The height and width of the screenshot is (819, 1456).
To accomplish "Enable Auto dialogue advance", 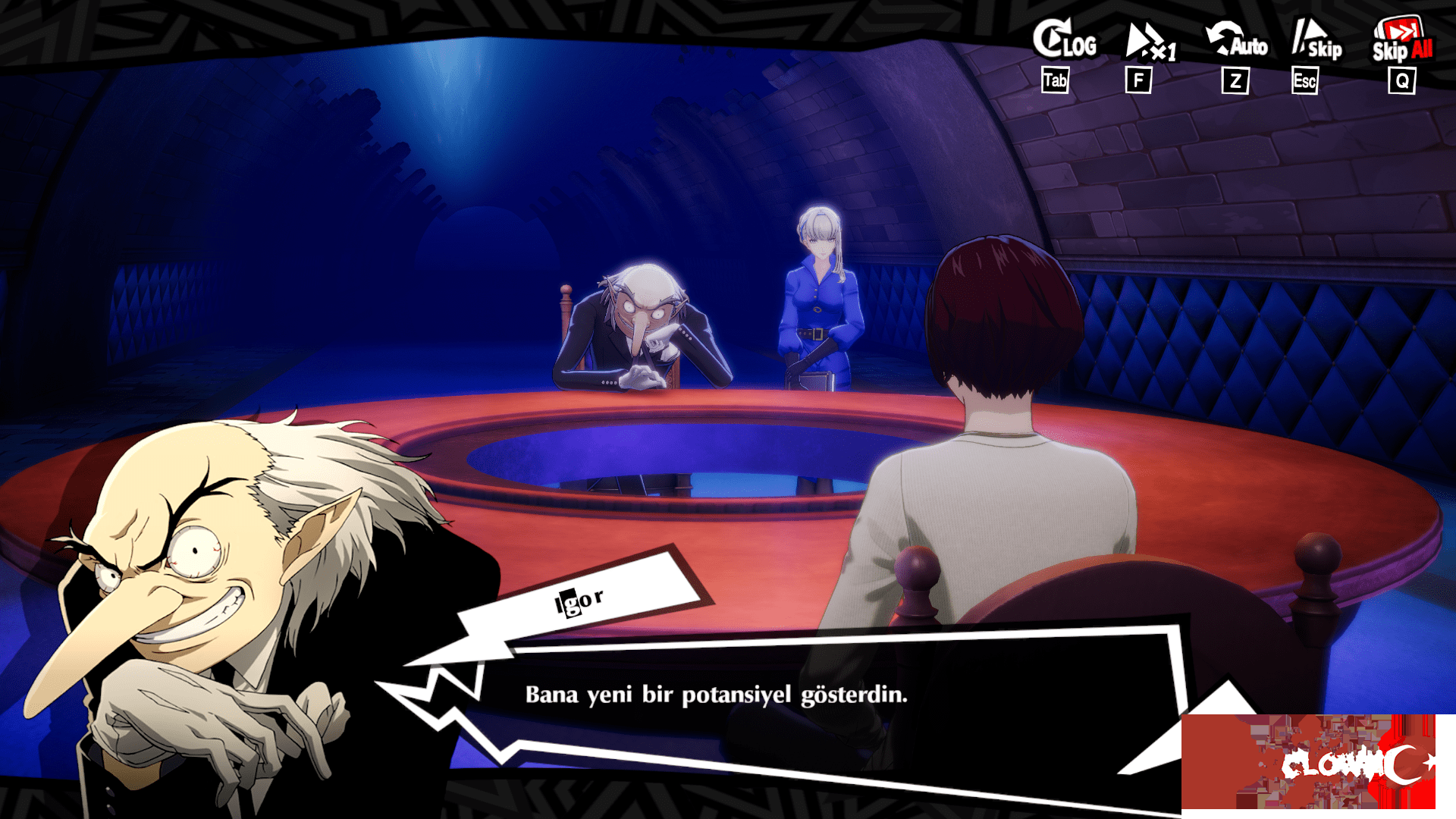I will (x=1236, y=41).
